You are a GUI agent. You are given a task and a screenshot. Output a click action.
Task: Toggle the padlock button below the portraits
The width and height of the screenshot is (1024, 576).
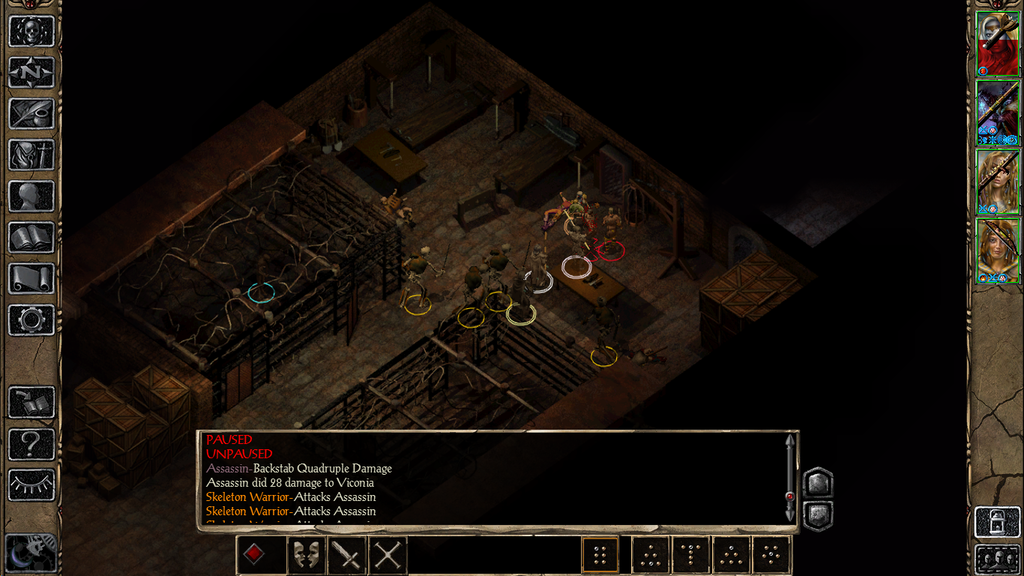pyautogui.click(x=997, y=522)
